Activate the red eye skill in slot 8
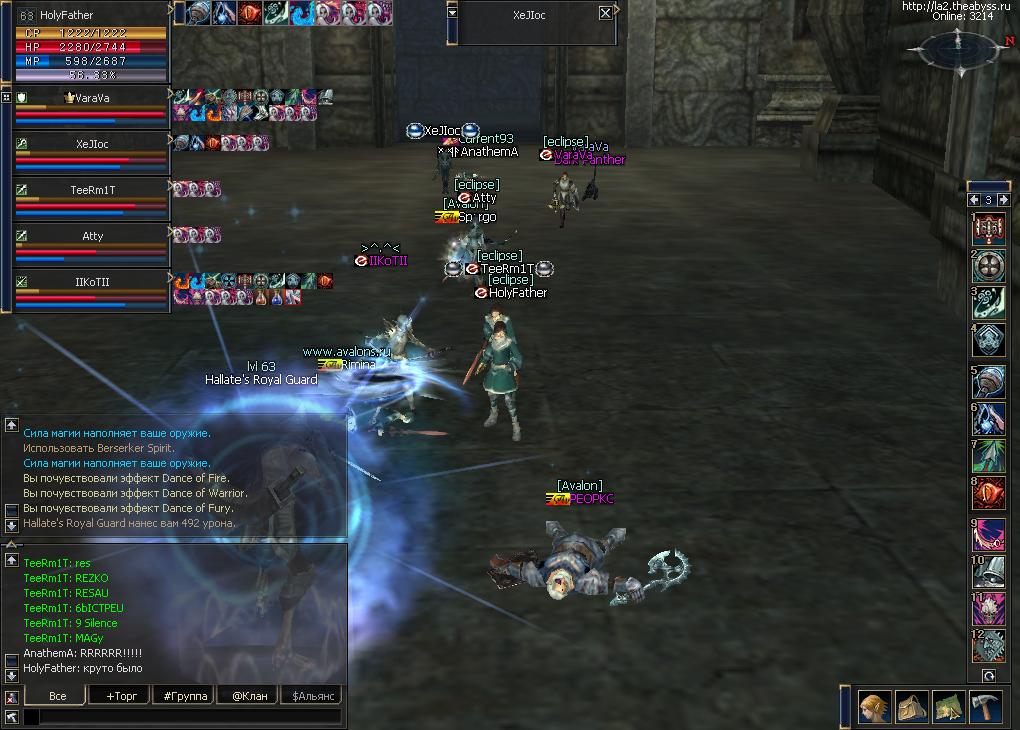The width and height of the screenshot is (1020, 730). coord(989,493)
